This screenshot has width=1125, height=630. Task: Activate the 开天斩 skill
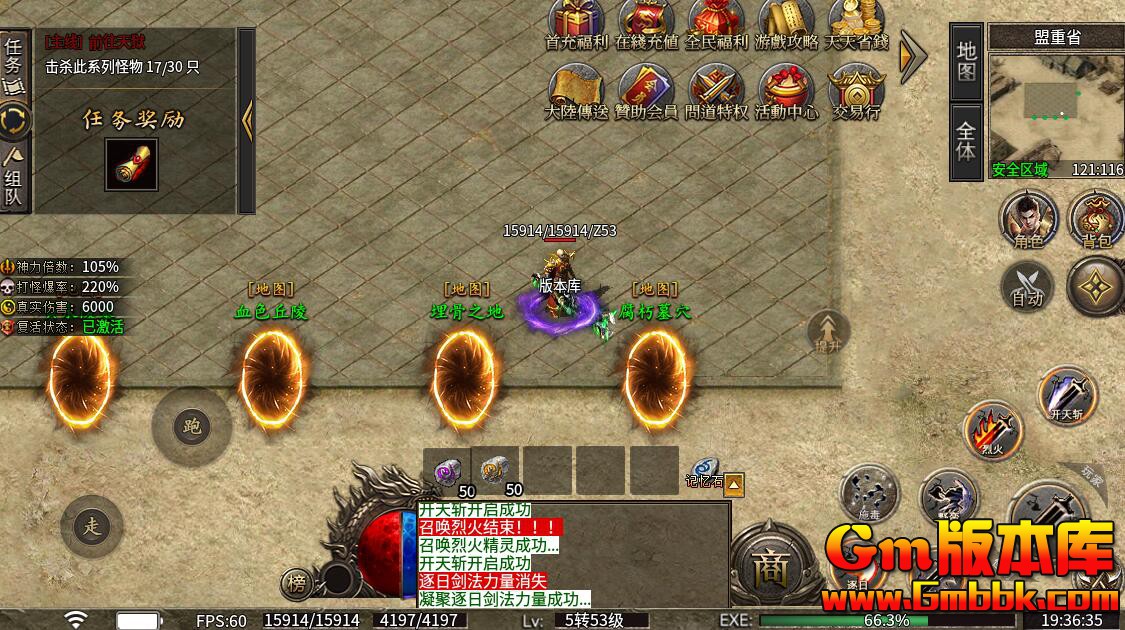pyautogui.click(x=1066, y=394)
